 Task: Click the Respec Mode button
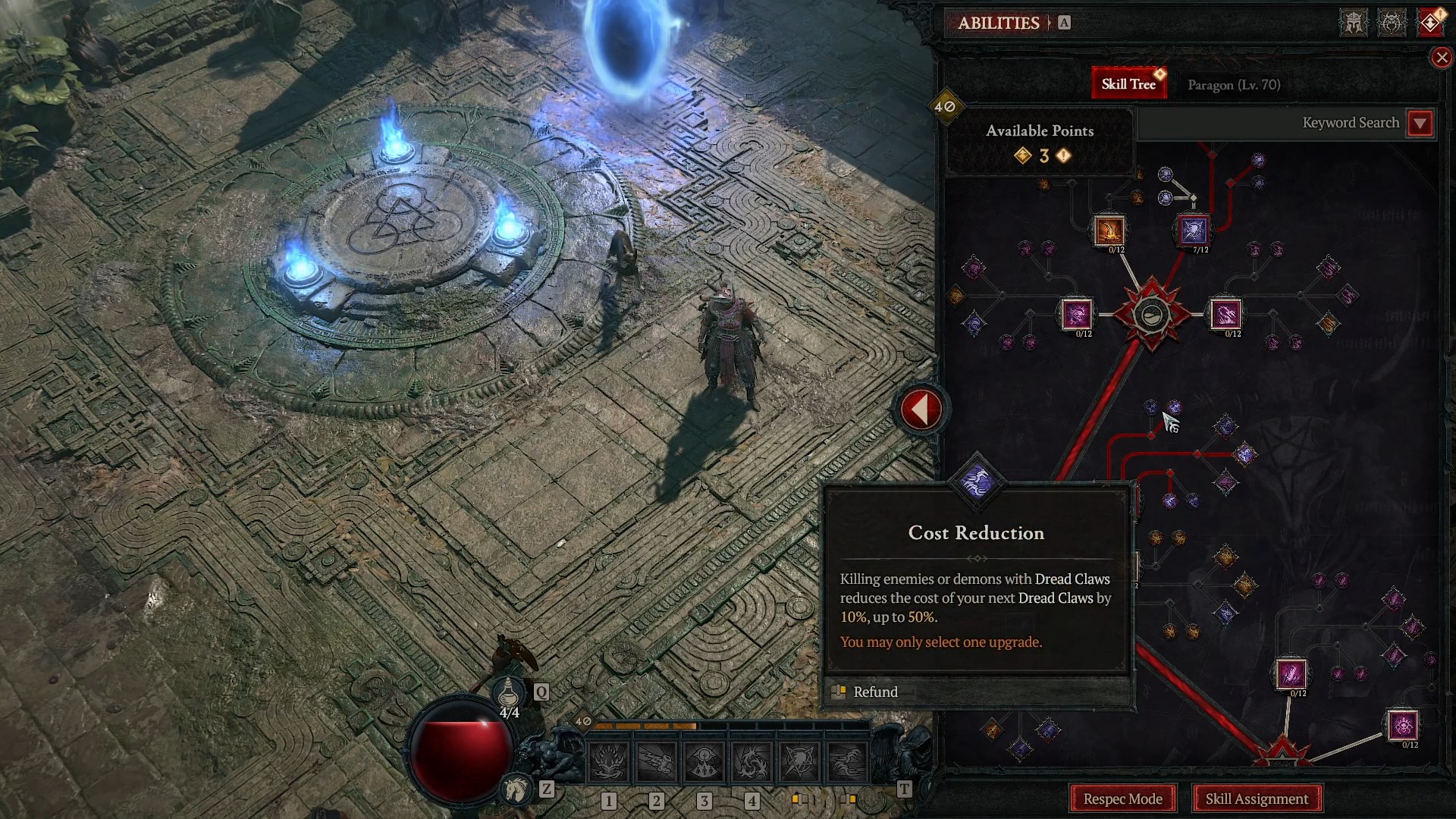[x=1122, y=799]
